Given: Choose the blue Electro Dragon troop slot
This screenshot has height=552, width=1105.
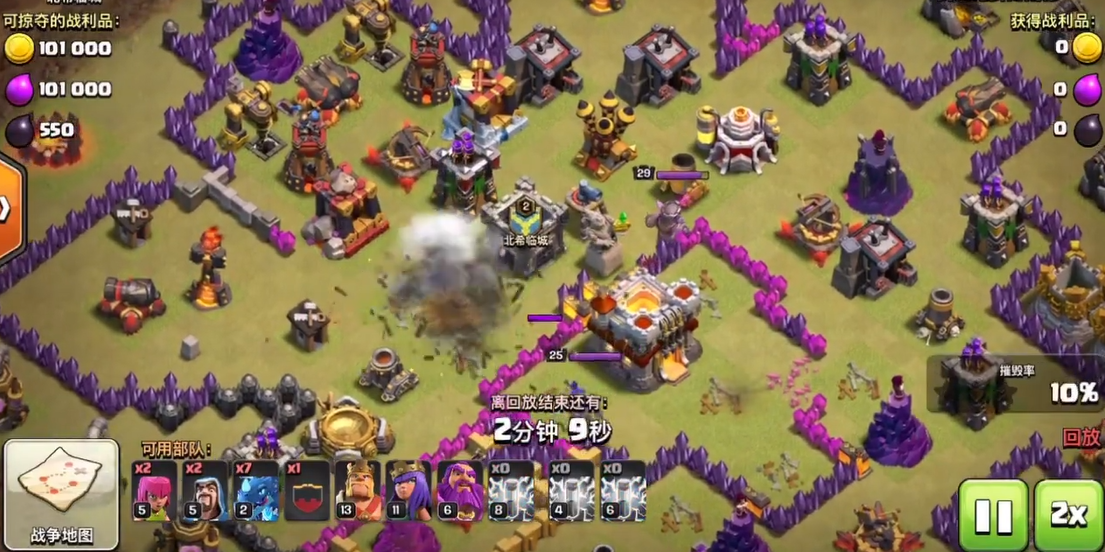Looking at the screenshot, I should [x=256, y=491].
